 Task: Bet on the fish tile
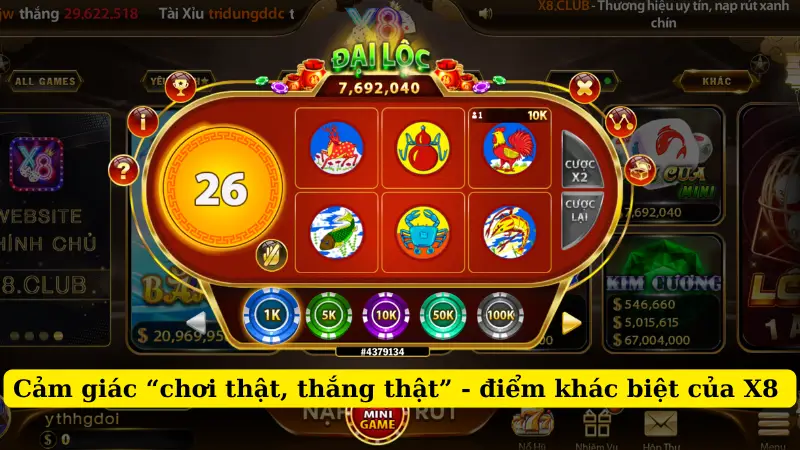pos(336,231)
